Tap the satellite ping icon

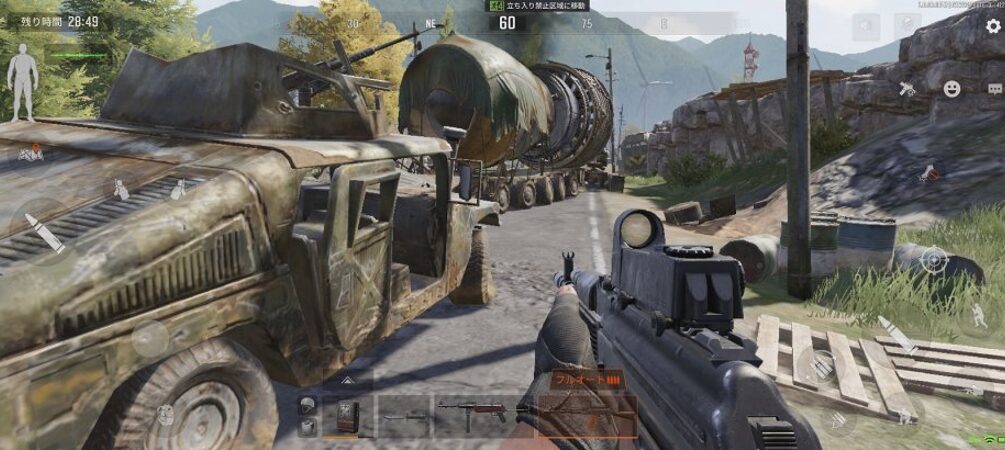click(907, 89)
